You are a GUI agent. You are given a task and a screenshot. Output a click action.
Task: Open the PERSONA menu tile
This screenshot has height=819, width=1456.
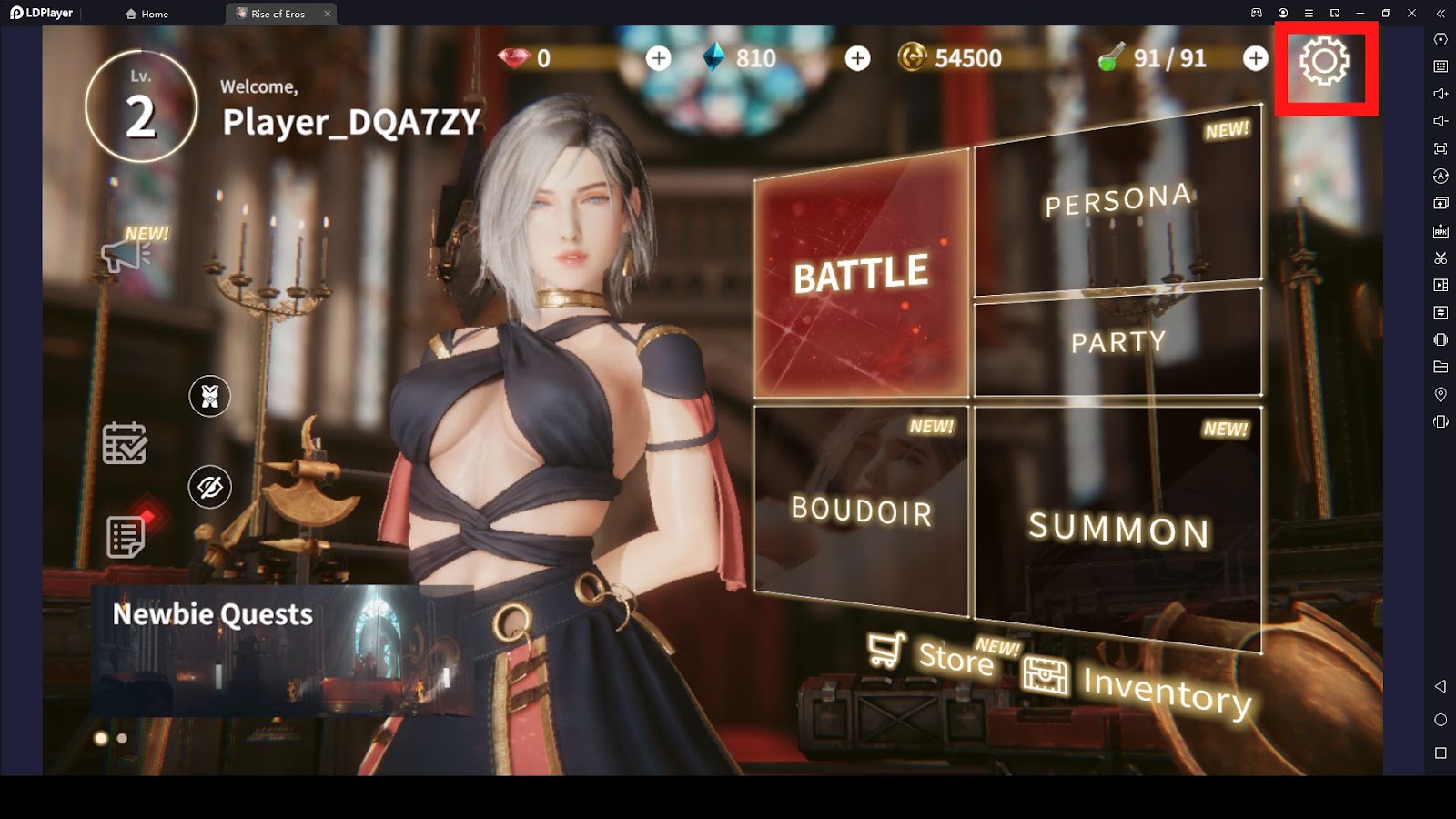(x=1117, y=202)
